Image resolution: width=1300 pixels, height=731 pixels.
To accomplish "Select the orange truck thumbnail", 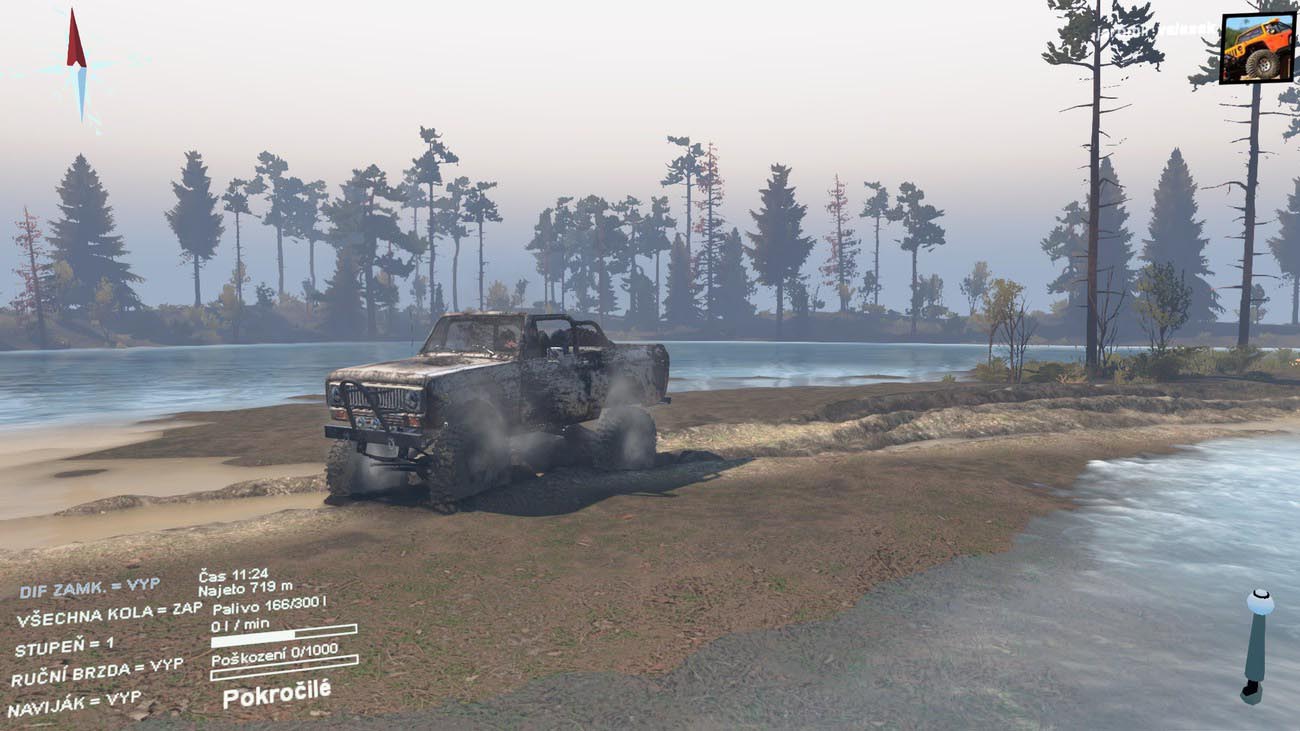I will 1257,48.
